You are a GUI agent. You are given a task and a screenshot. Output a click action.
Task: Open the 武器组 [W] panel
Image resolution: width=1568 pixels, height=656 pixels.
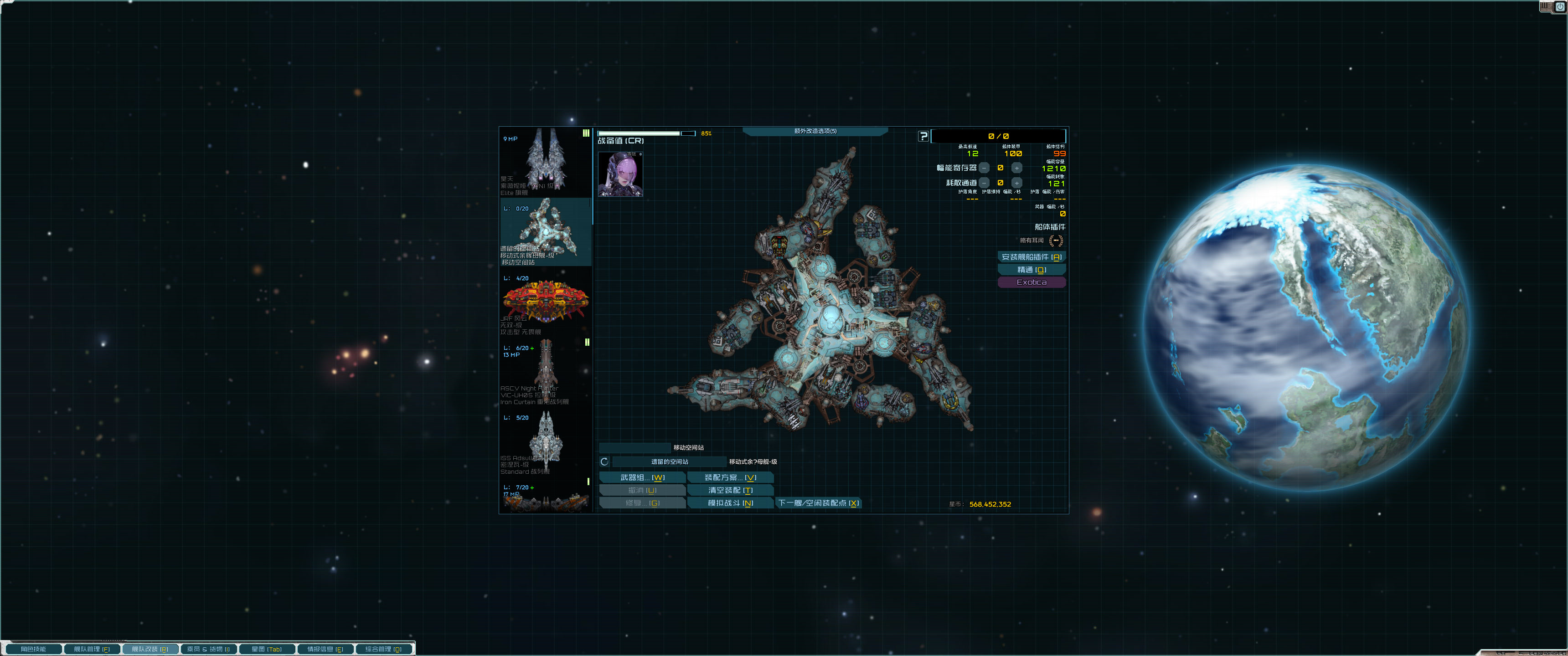point(642,477)
